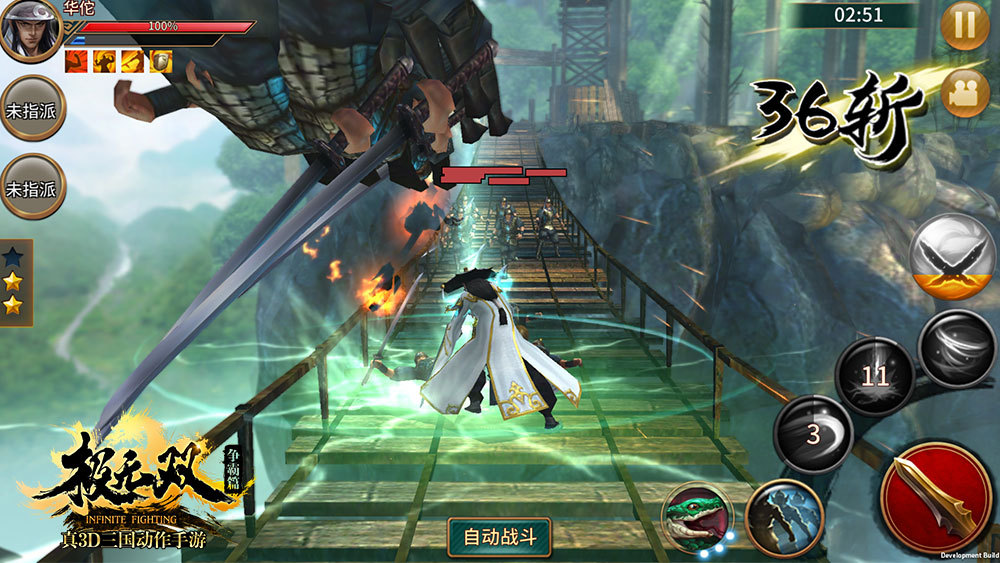Toggle the camera view button
Viewport: 1000px width, 563px height.
965,93
